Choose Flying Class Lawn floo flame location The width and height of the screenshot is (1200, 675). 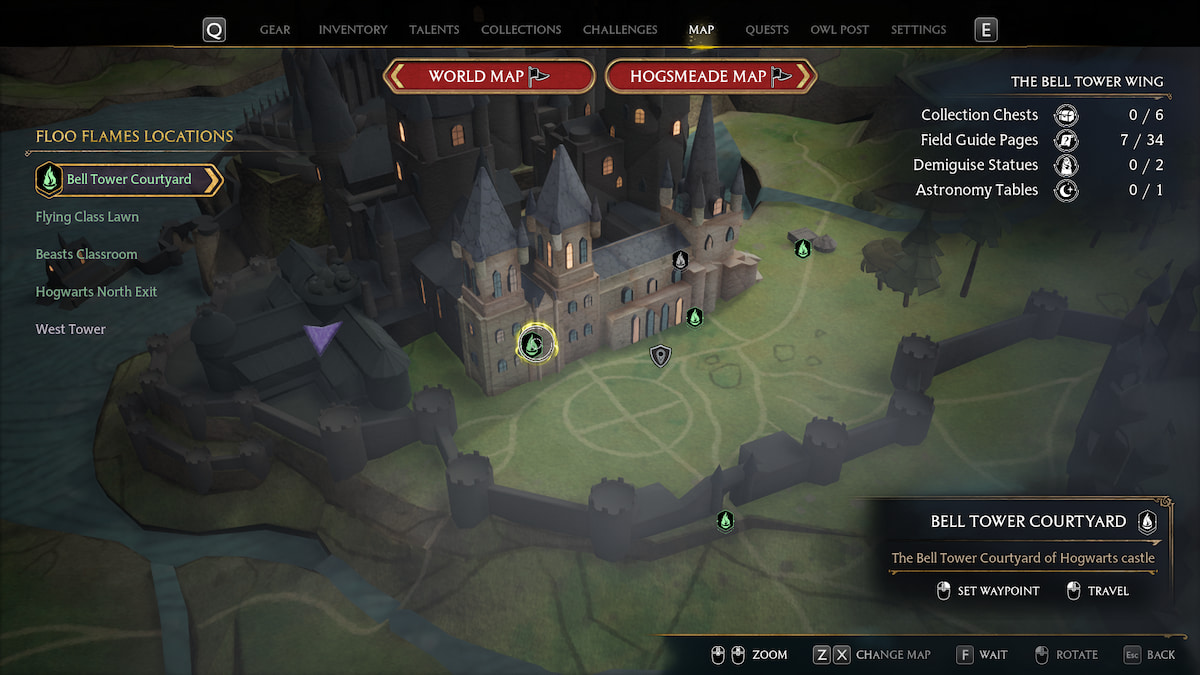(x=87, y=217)
